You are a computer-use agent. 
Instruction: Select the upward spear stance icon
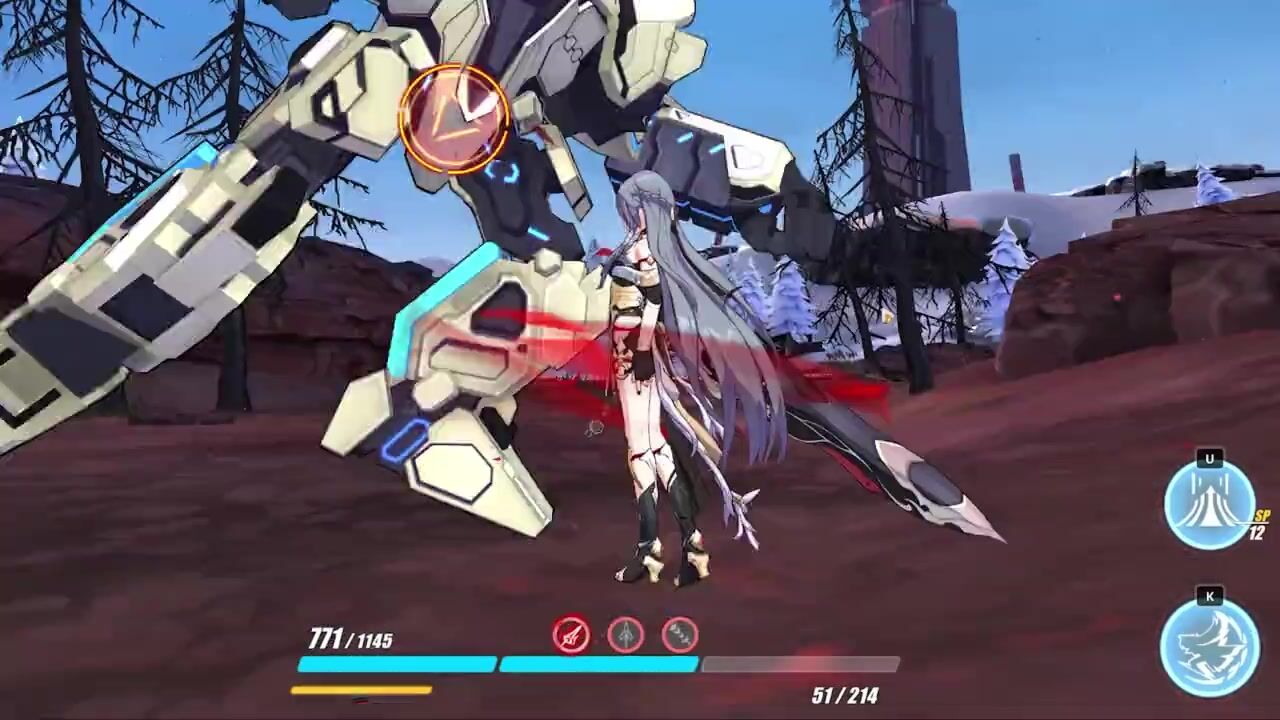click(626, 634)
